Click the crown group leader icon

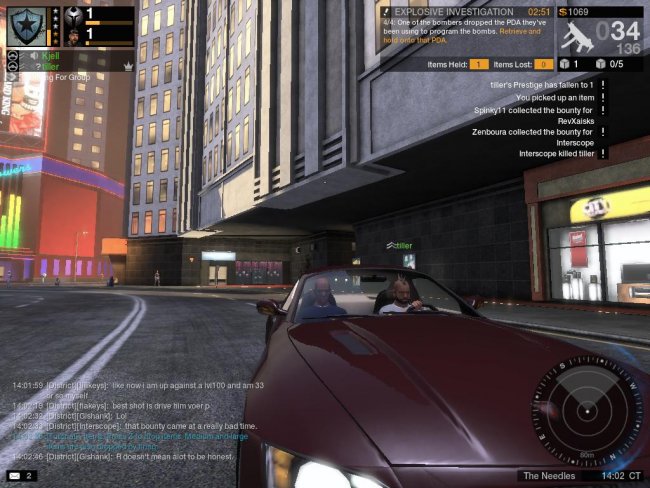[x=128, y=66]
